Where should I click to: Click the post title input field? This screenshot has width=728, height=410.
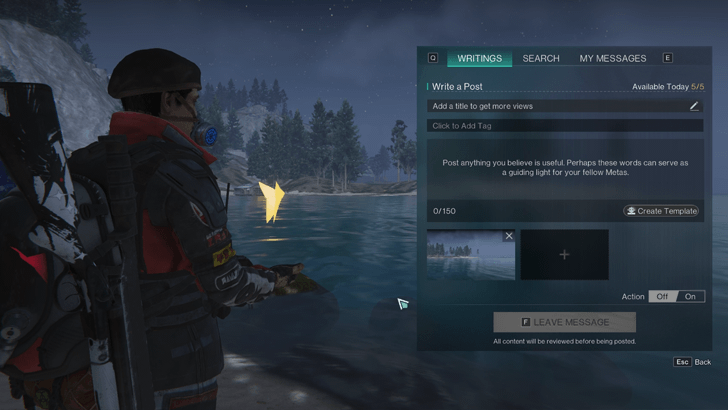tap(555, 106)
